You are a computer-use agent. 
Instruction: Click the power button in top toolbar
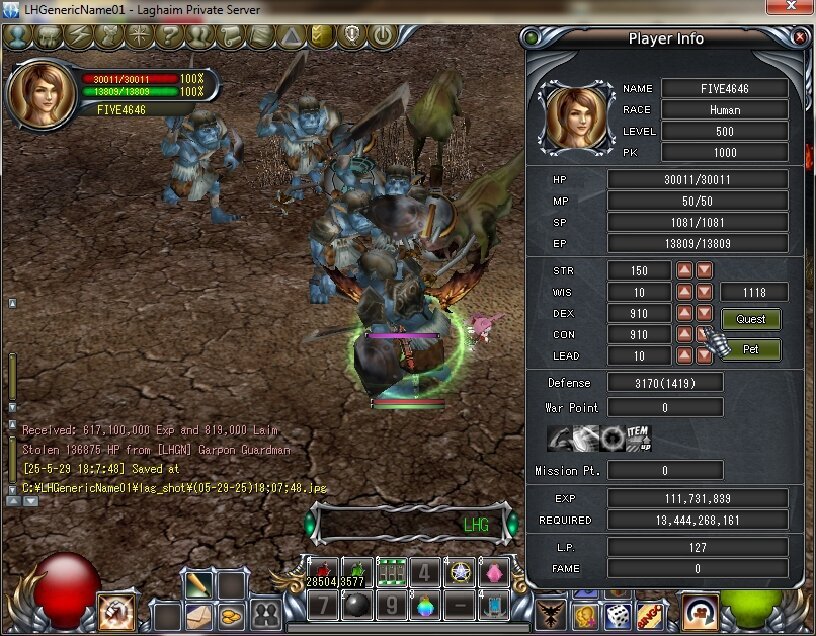point(382,37)
